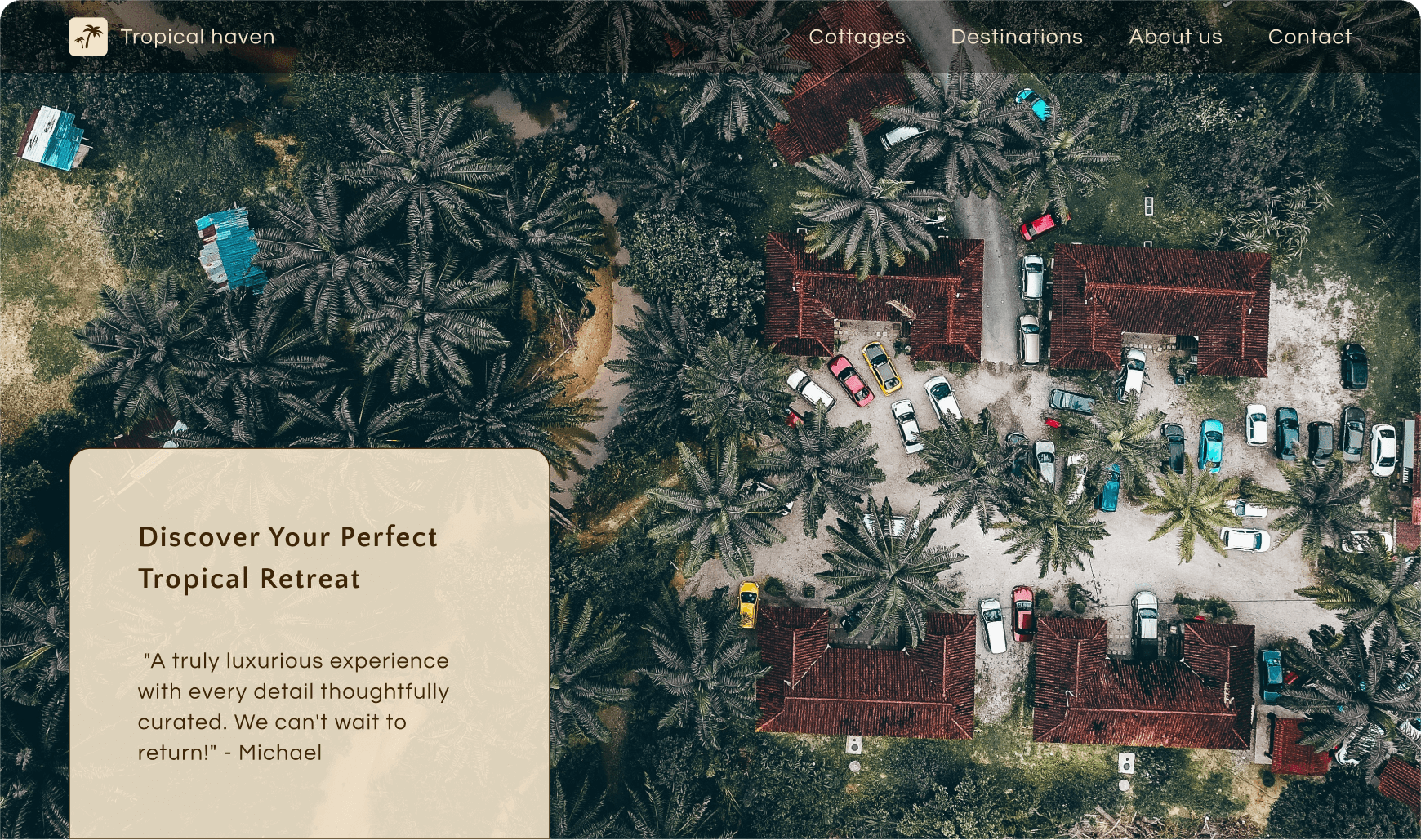Visit the About us page
Screen dimensions: 1421x840
pos(1175,37)
